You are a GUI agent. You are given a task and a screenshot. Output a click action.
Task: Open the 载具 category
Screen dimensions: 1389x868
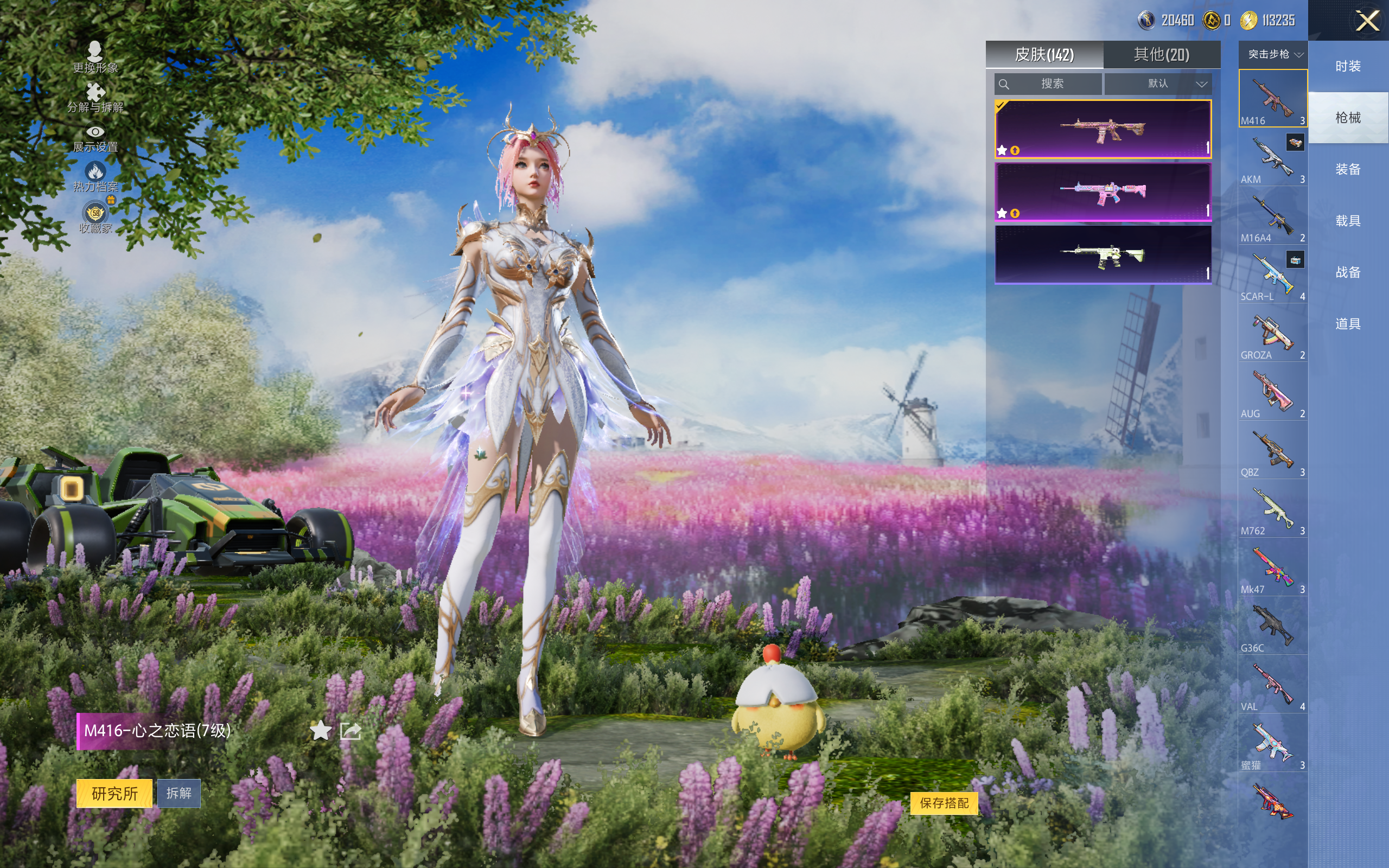[1348, 220]
